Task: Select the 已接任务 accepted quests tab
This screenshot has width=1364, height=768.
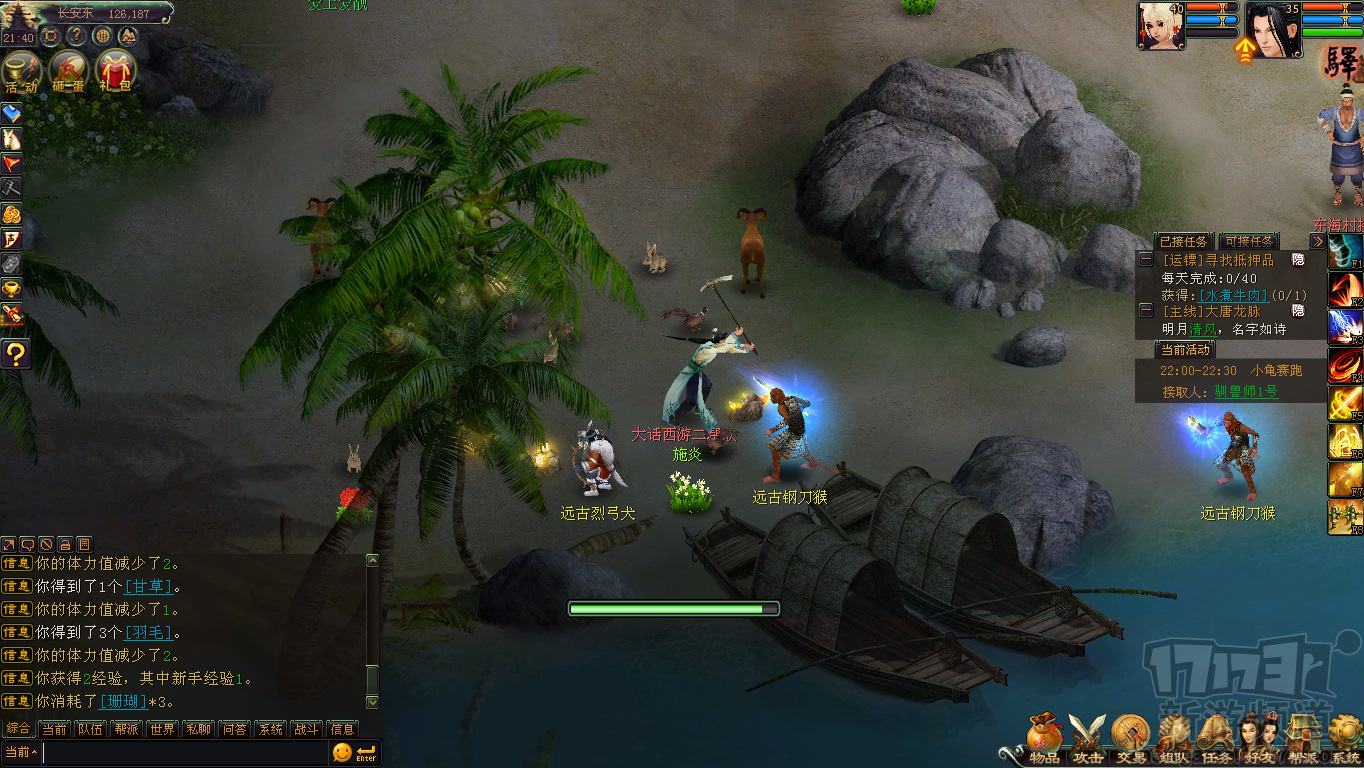Action: point(1182,241)
